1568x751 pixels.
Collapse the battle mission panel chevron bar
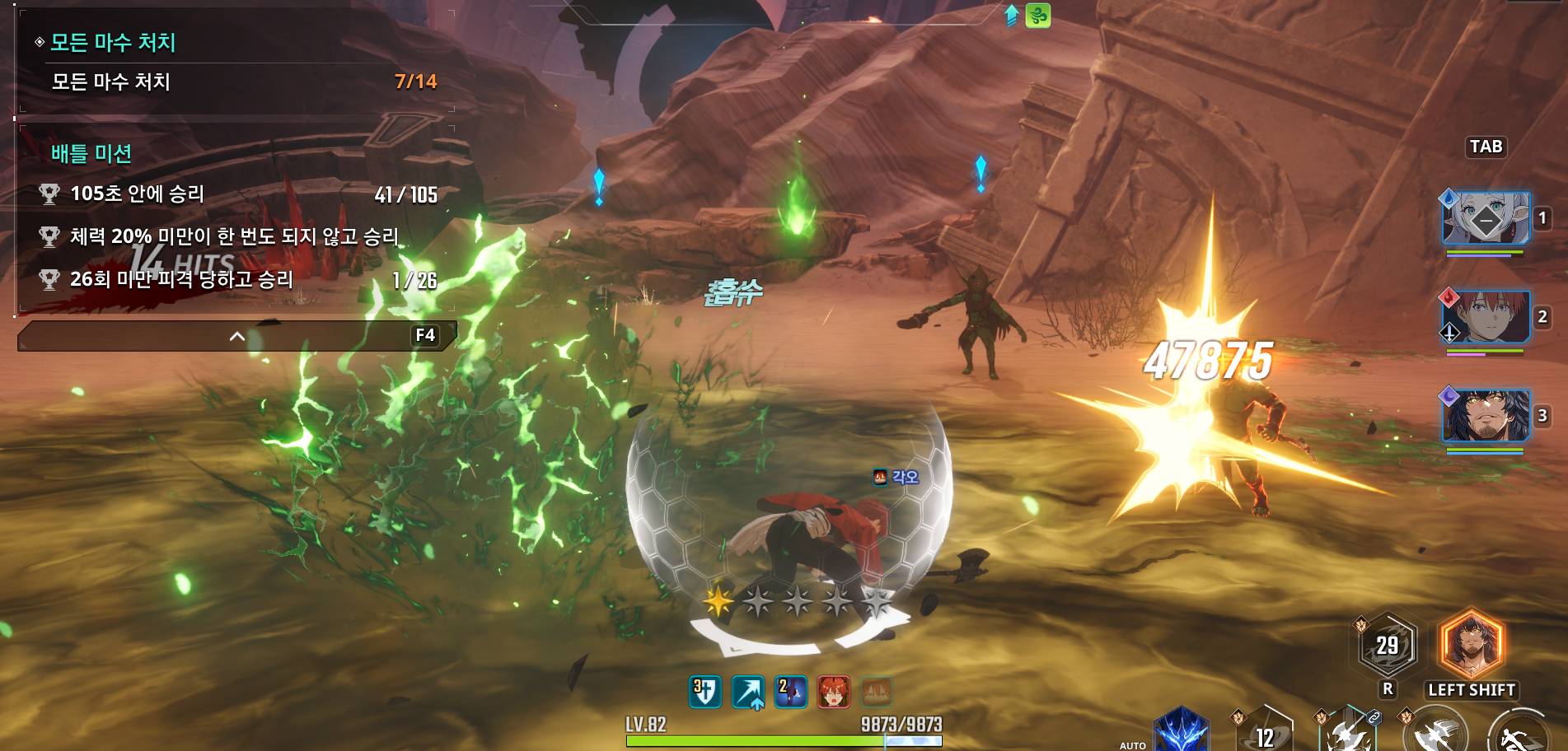(x=236, y=336)
